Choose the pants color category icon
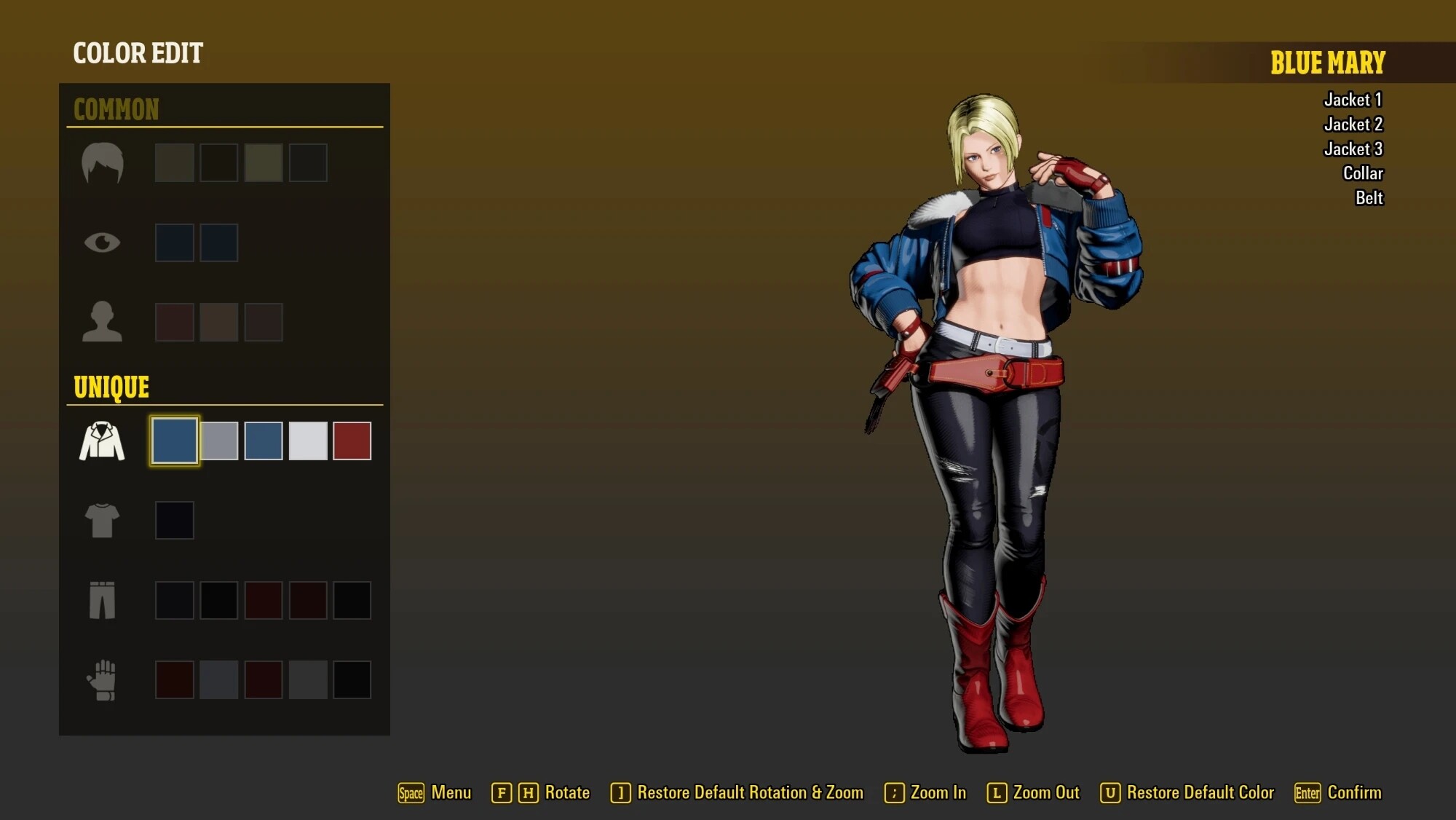 tap(102, 600)
